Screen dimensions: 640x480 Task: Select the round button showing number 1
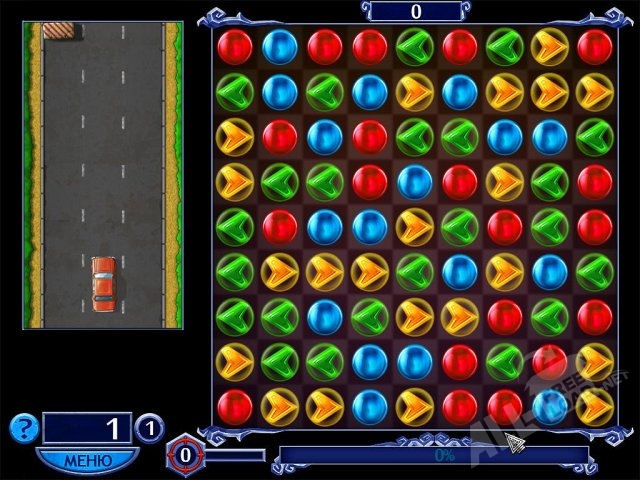click(x=149, y=428)
